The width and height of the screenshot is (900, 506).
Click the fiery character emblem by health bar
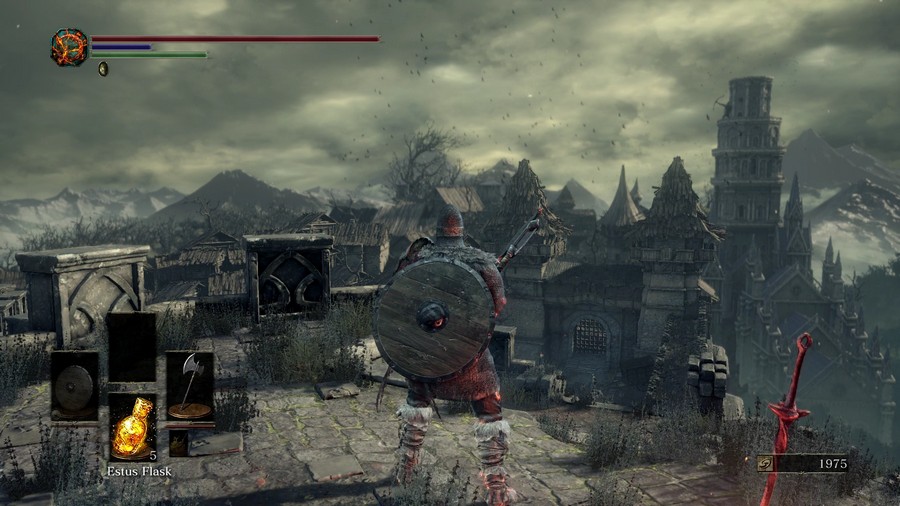pyautogui.click(x=69, y=47)
